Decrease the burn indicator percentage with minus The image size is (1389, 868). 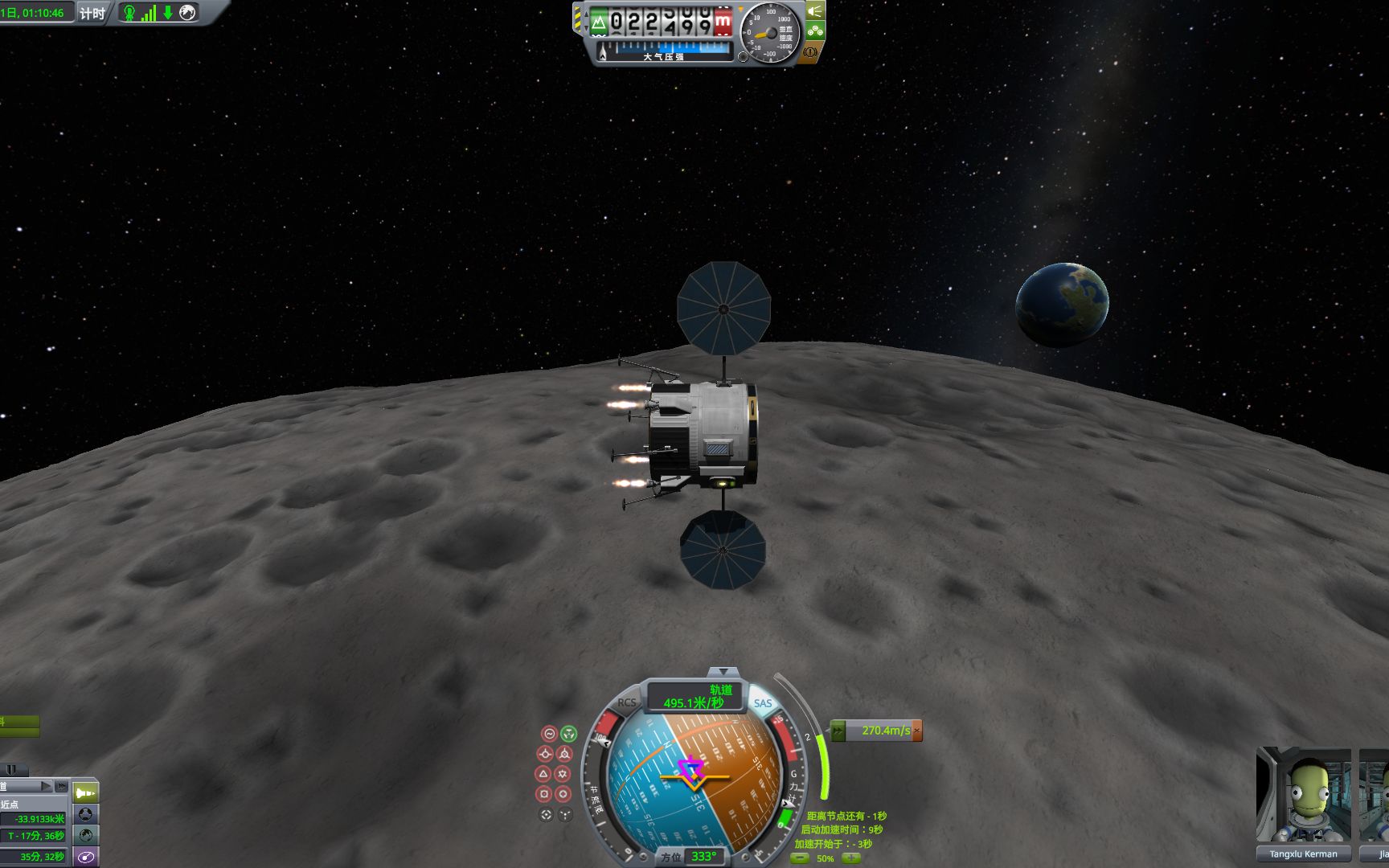[800, 858]
